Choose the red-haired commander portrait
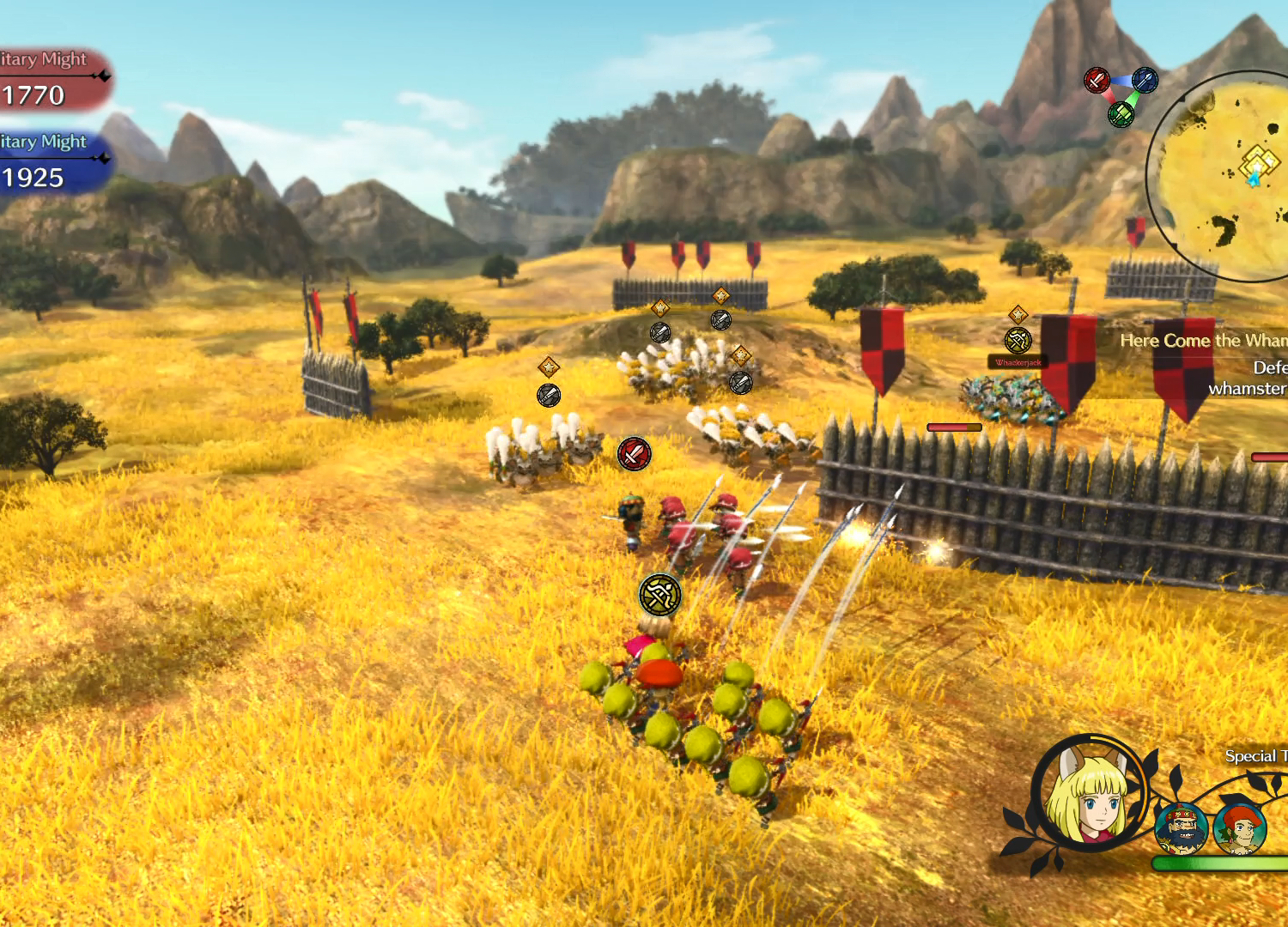This screenshot has height=927, width=1288. click(1240, 828)
